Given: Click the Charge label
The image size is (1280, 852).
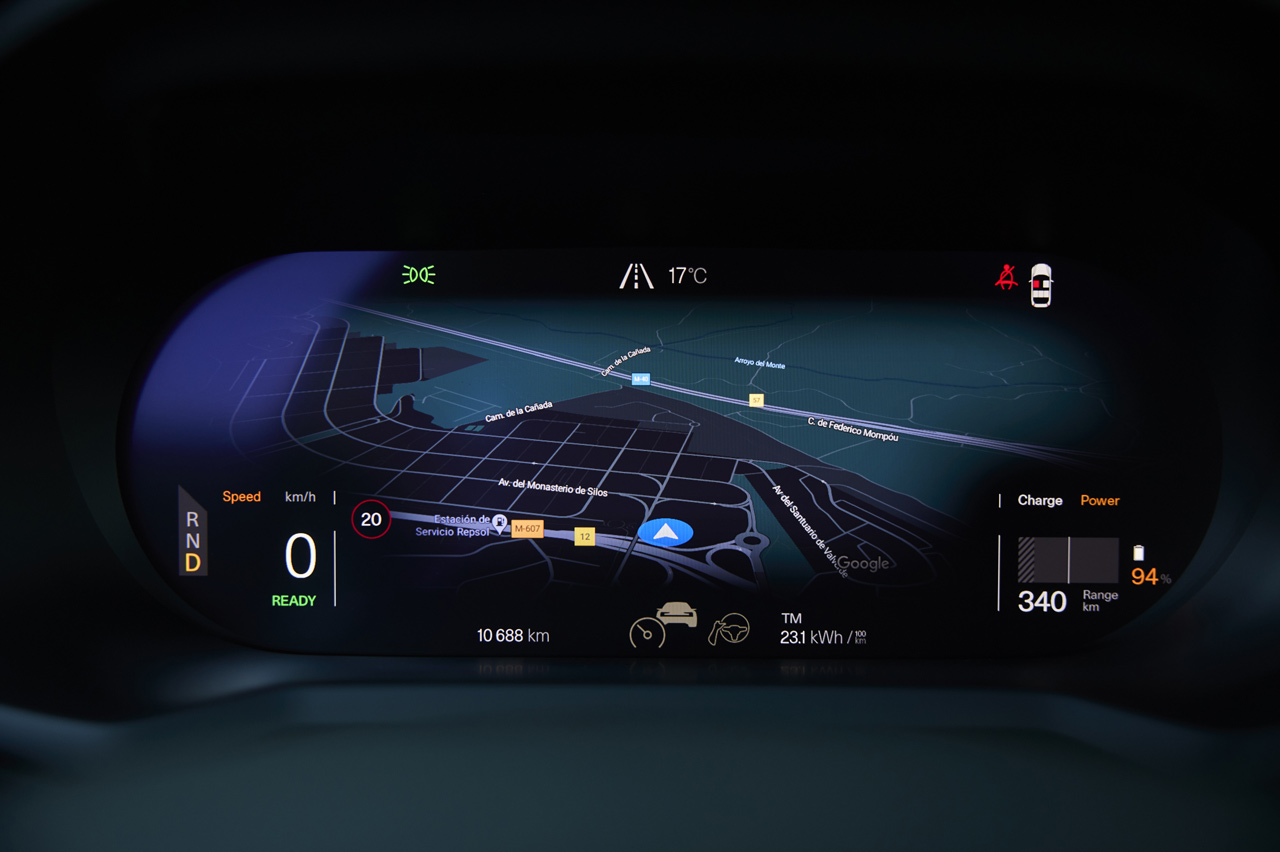Looking at the screenshot, I should point(1040,500).
